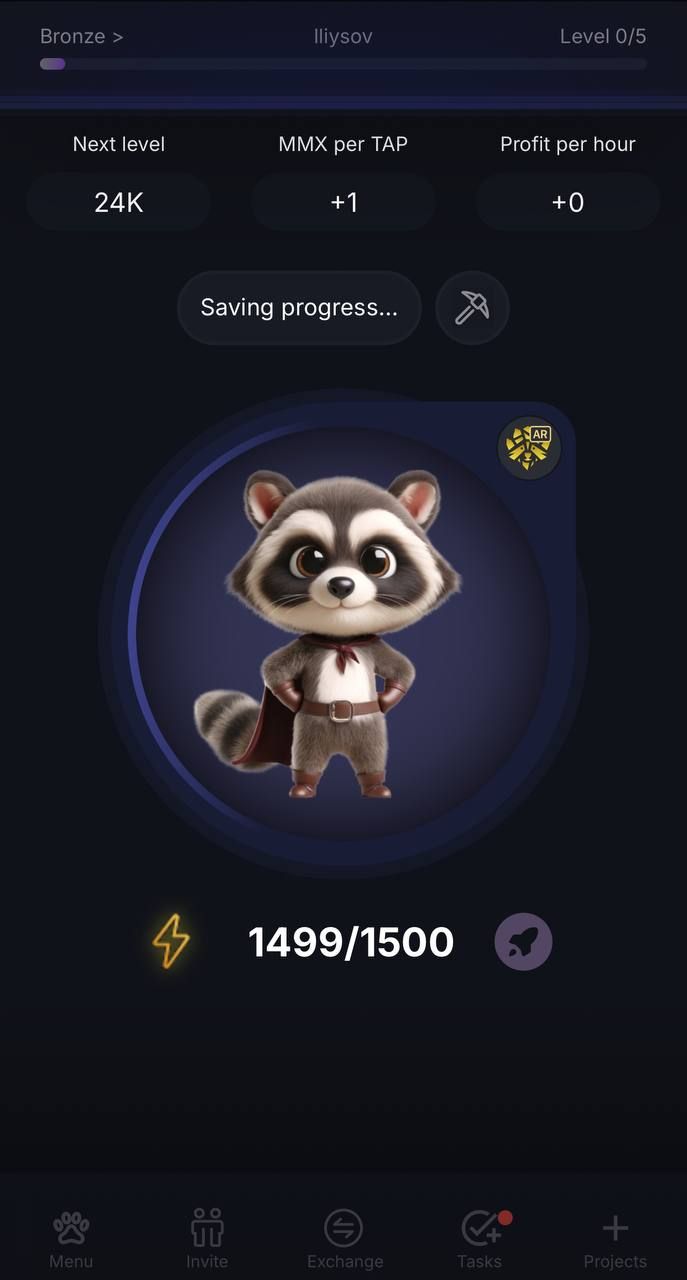The width and height of the screenshot is (687, 1280).
Task: Click the MMX per TAP value box
Action: coord(343,202)
